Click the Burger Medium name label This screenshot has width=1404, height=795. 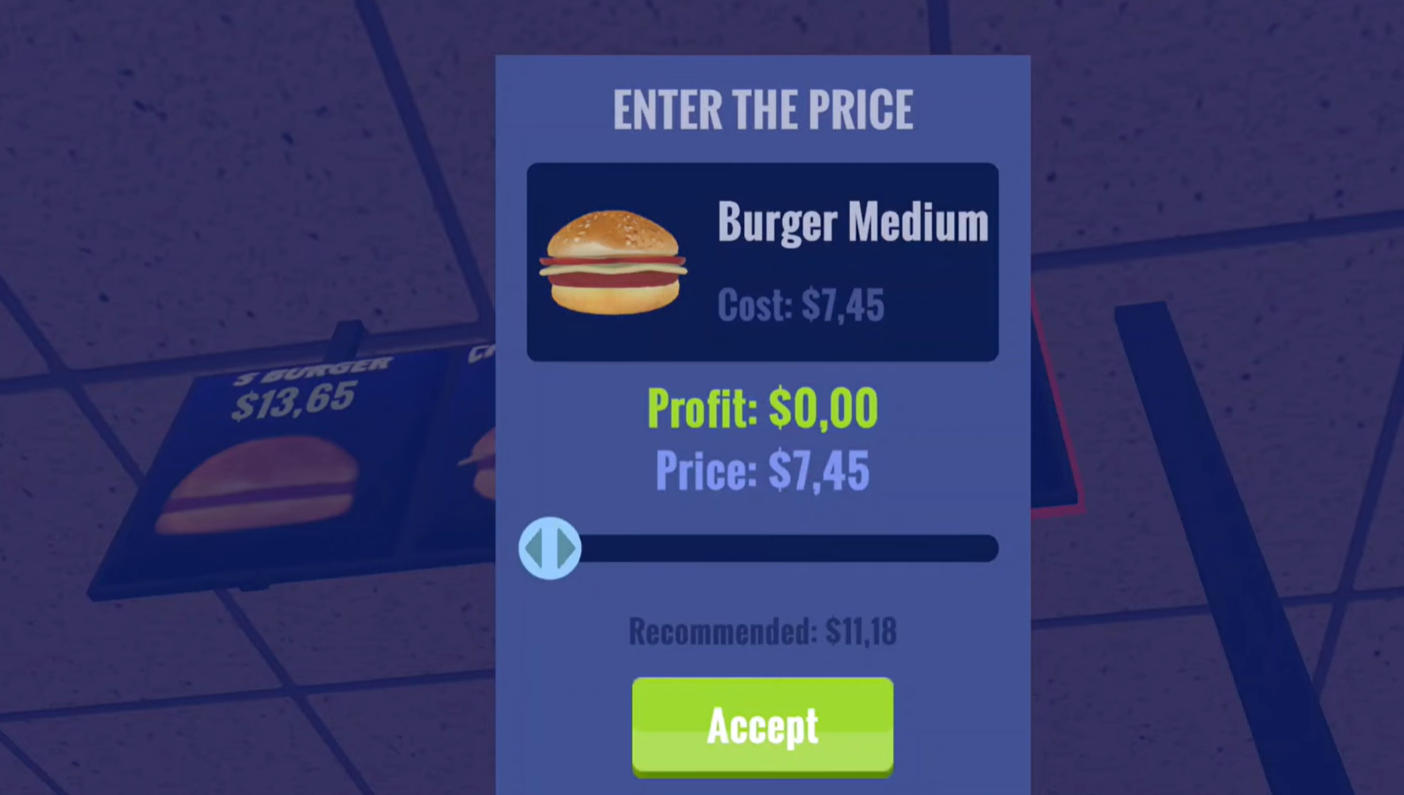coord(852,221)
